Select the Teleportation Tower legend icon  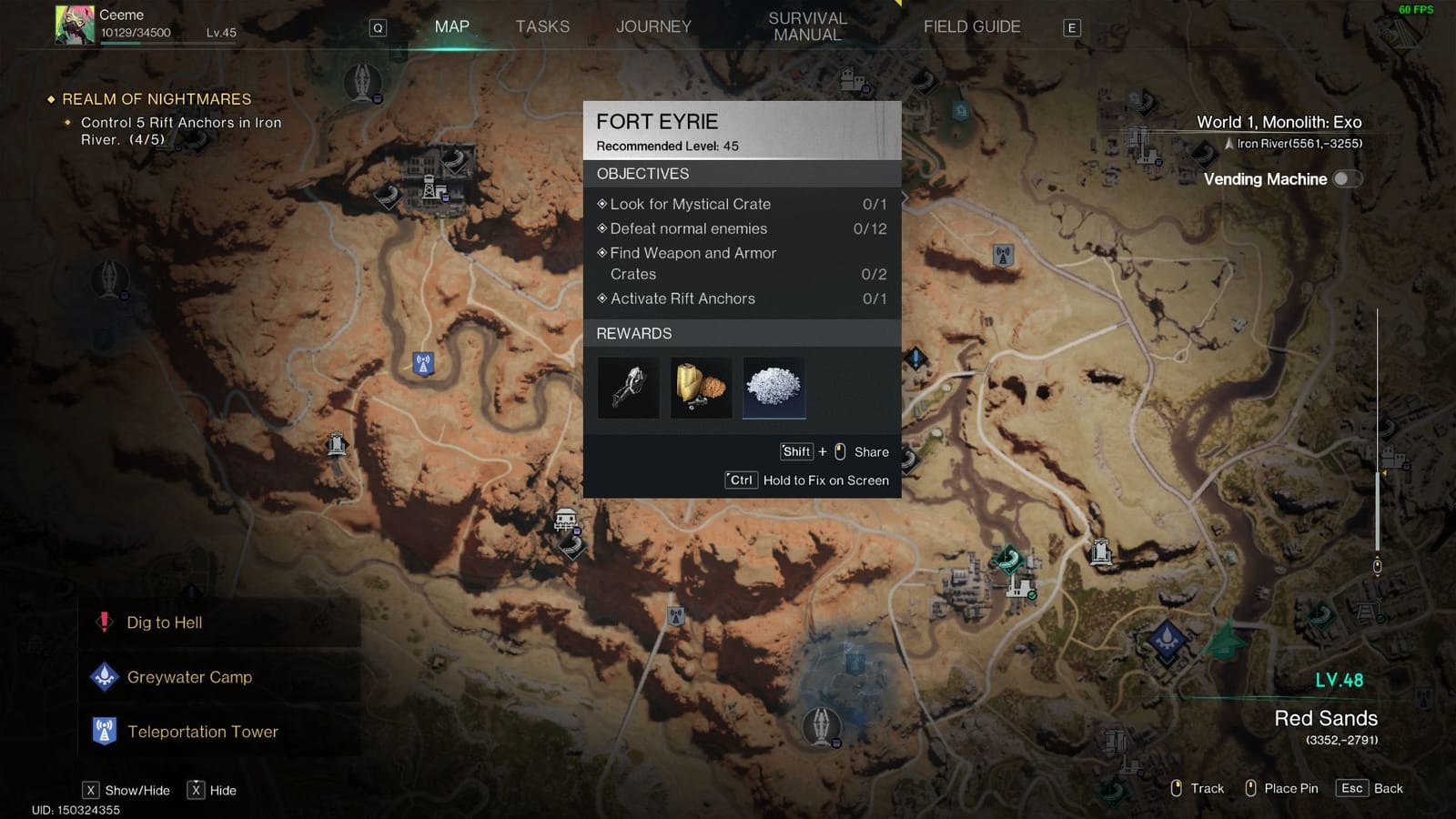106,731
